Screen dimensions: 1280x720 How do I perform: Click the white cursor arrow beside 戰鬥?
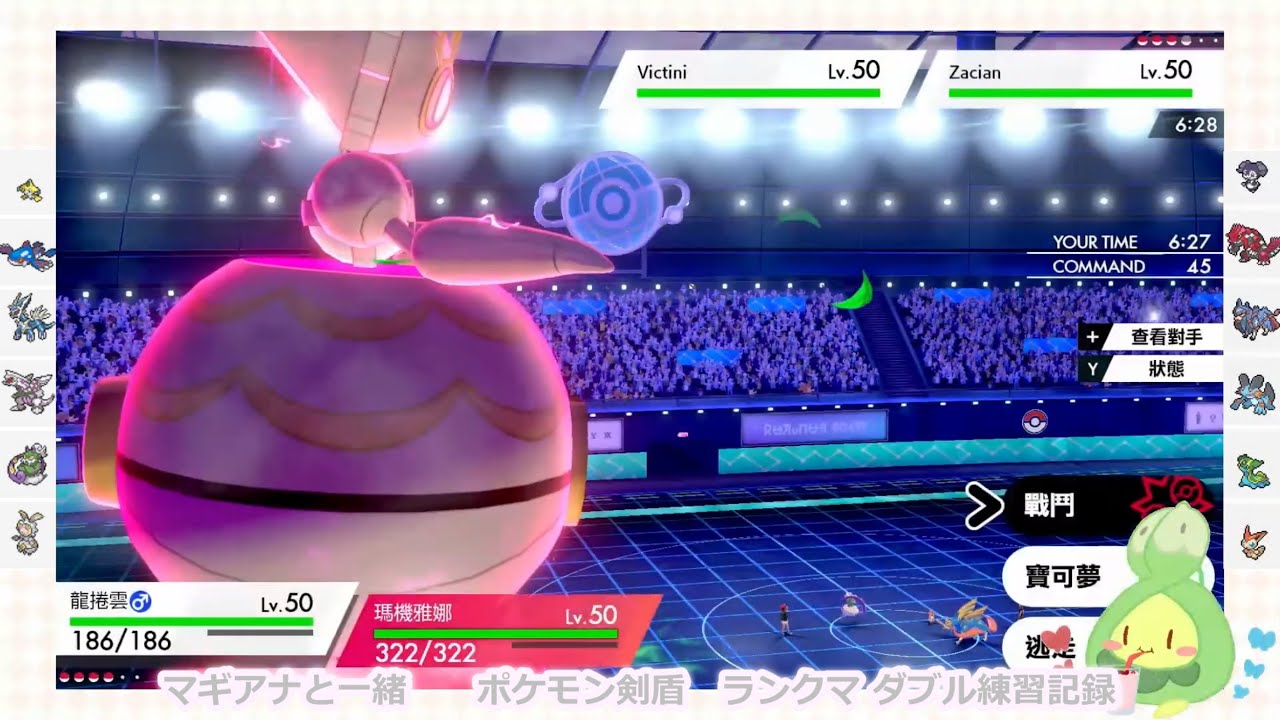[x=985, y=506]
